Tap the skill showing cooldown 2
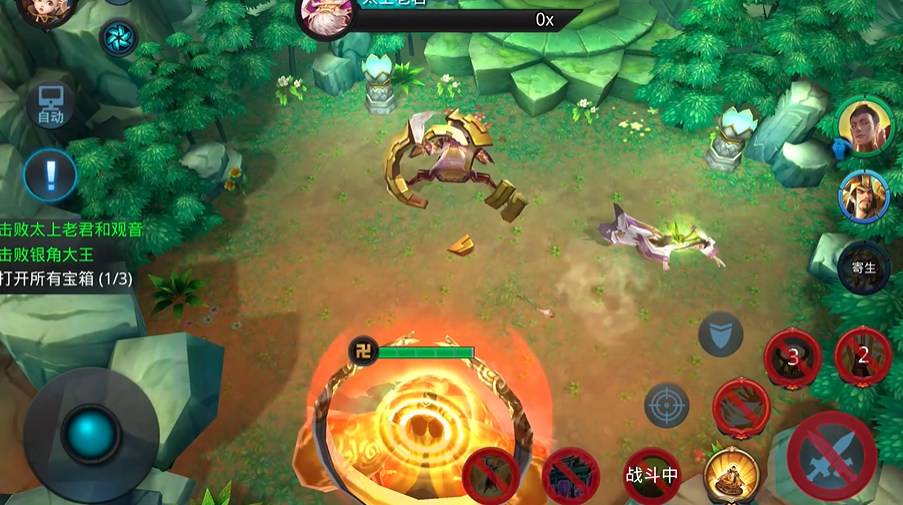The width and height of the screenshot is (903, 505). pyautogui.click(x=862, y=355)
